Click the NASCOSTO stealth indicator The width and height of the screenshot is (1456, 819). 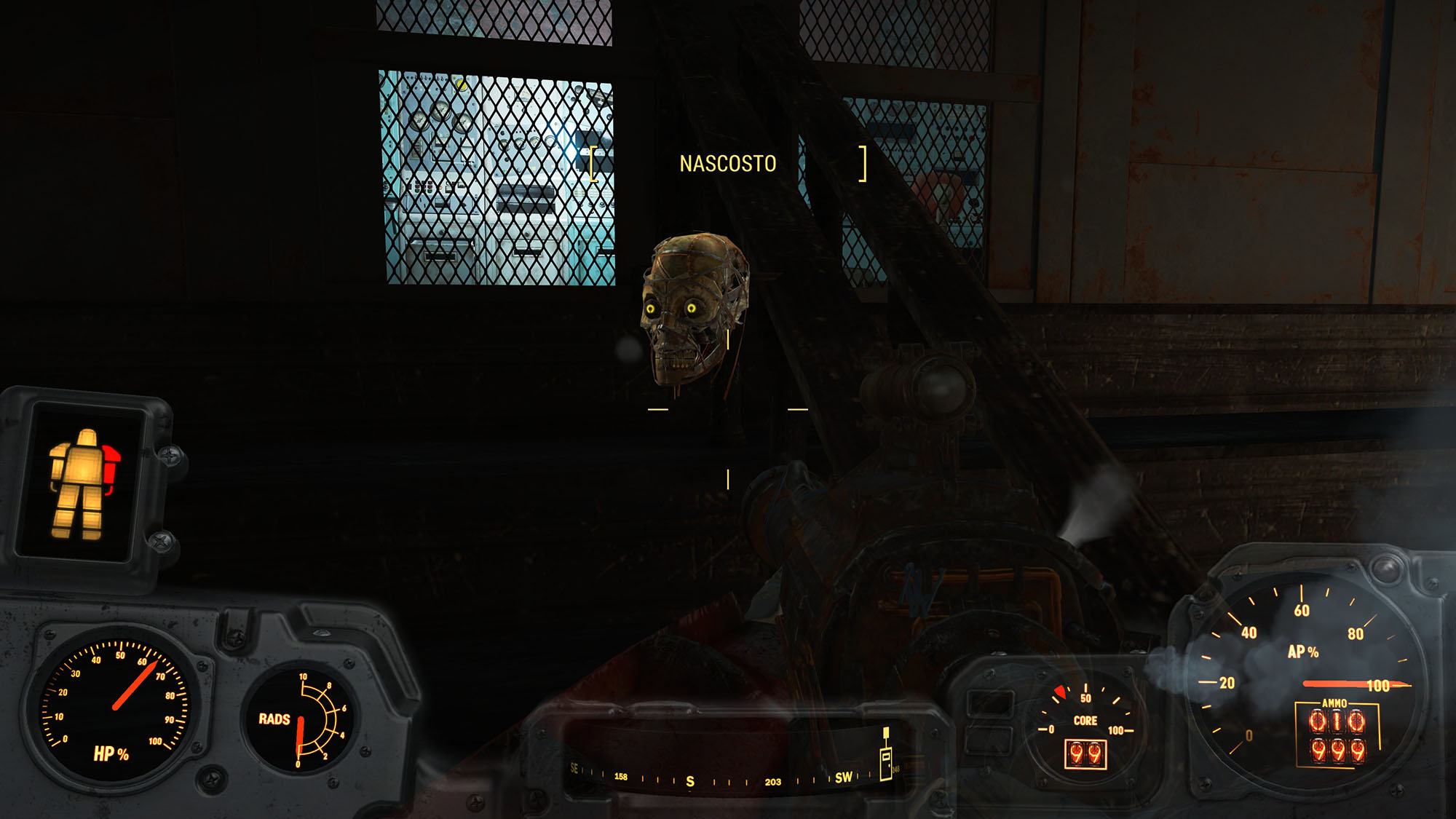tap(727, 164)
